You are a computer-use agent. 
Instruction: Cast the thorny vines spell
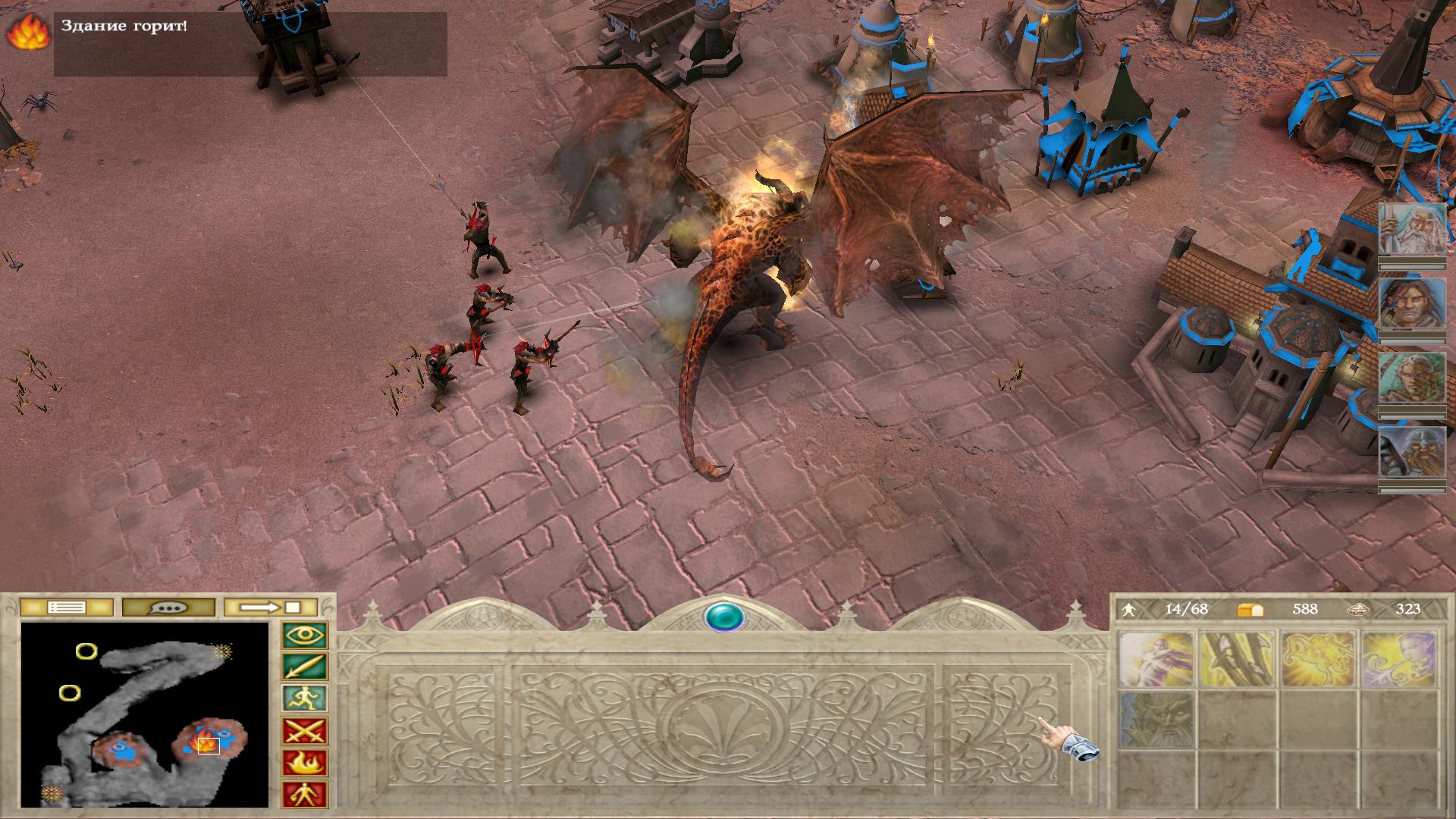1238,658
